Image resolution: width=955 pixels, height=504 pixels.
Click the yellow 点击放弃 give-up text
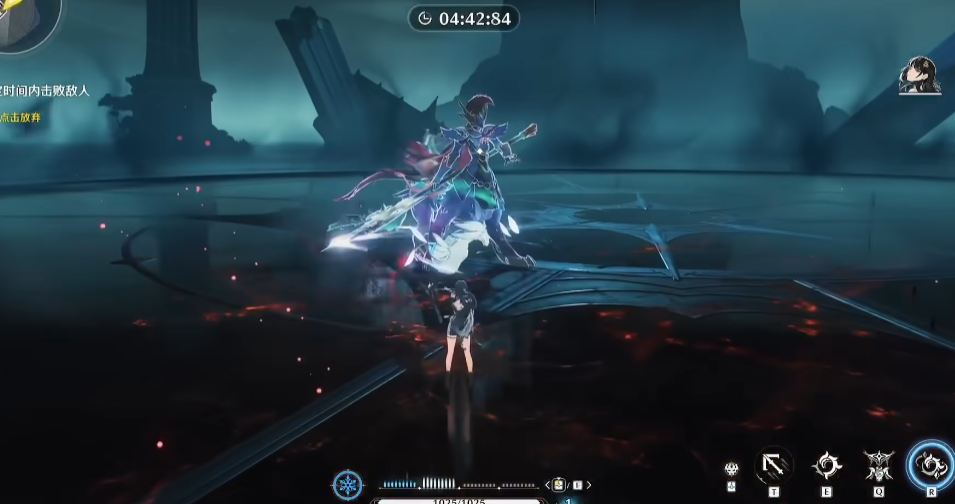point(21,117)
